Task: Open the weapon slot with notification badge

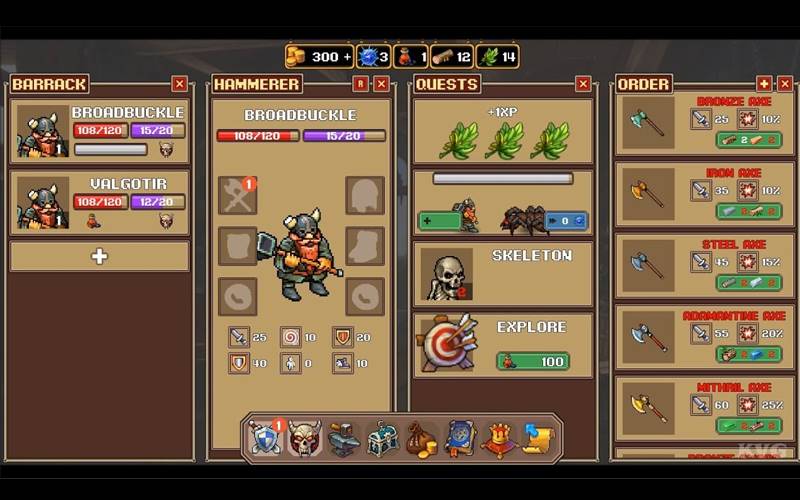Action: pos(237,195)
